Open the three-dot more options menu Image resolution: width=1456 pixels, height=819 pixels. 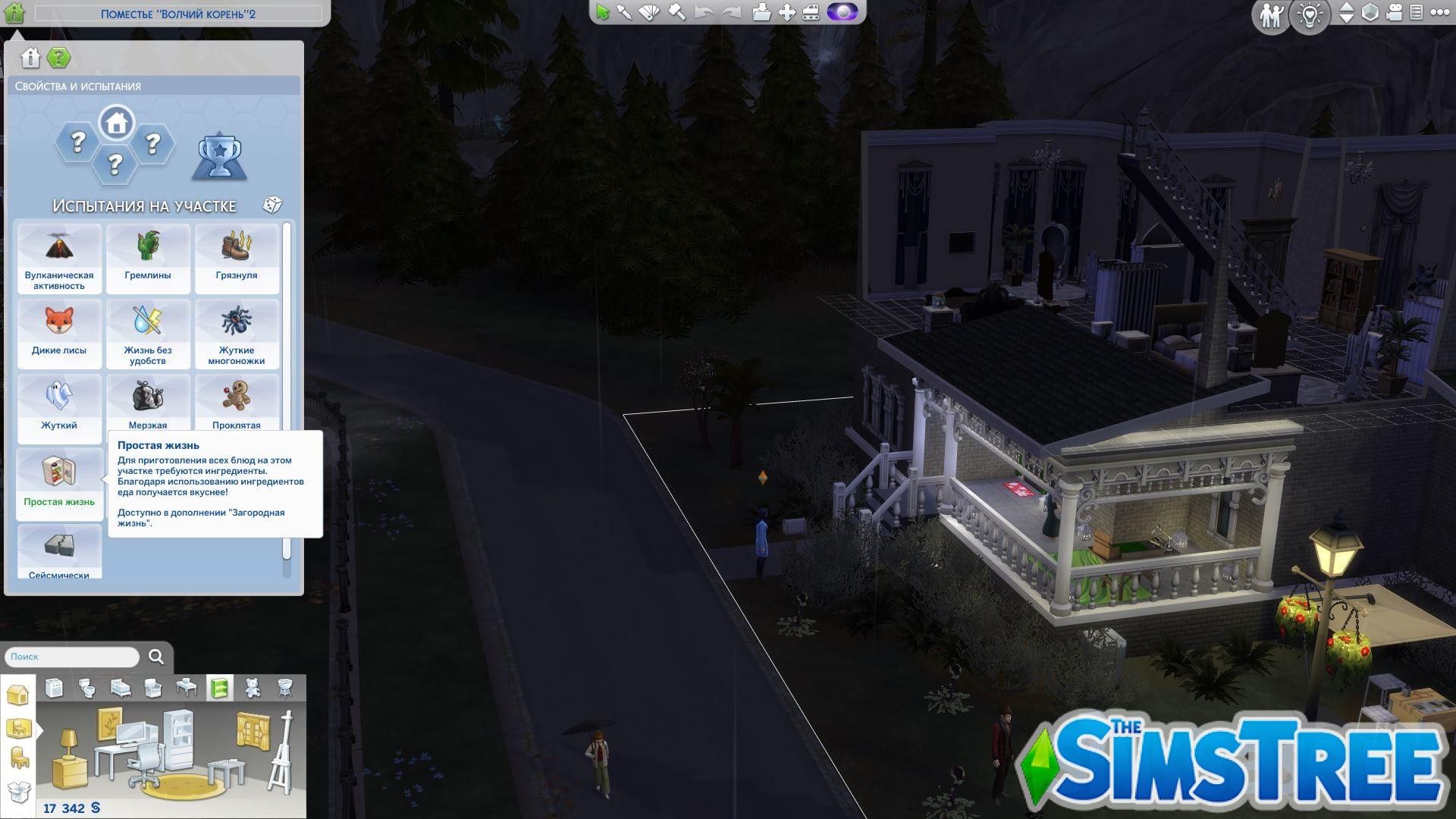[1440, 12]
